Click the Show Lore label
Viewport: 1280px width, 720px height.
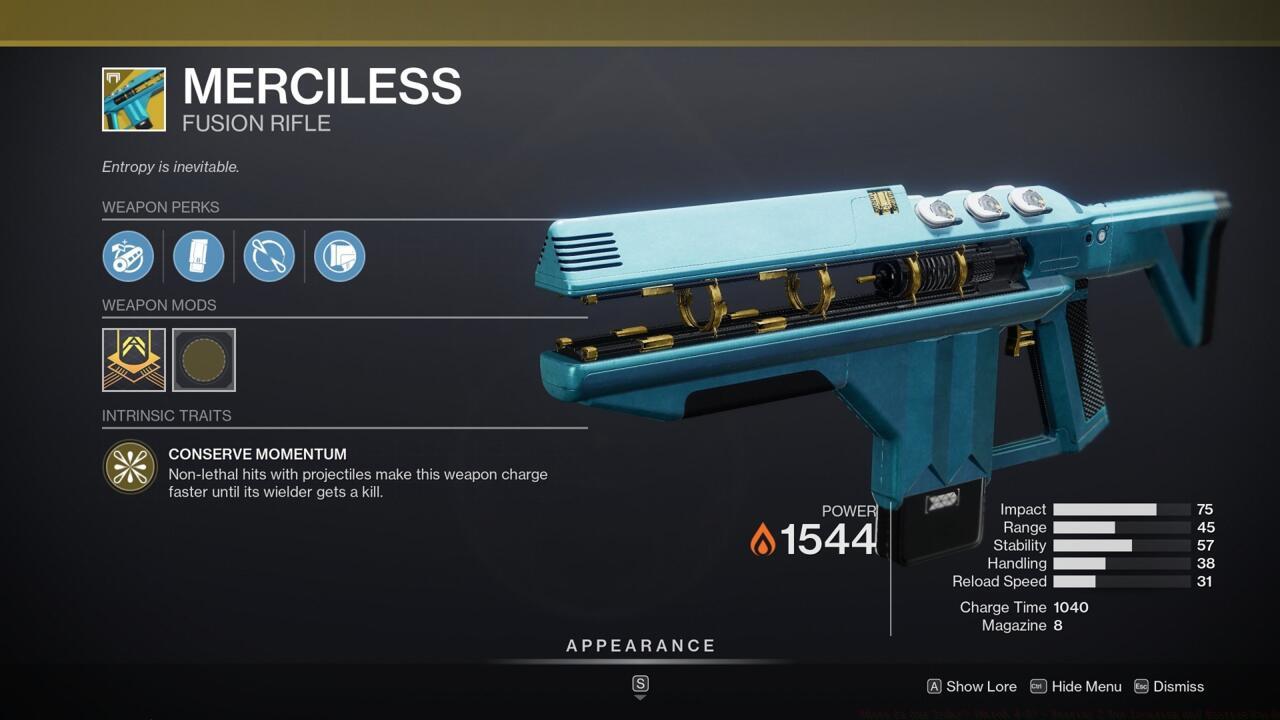tap(981, 687)
